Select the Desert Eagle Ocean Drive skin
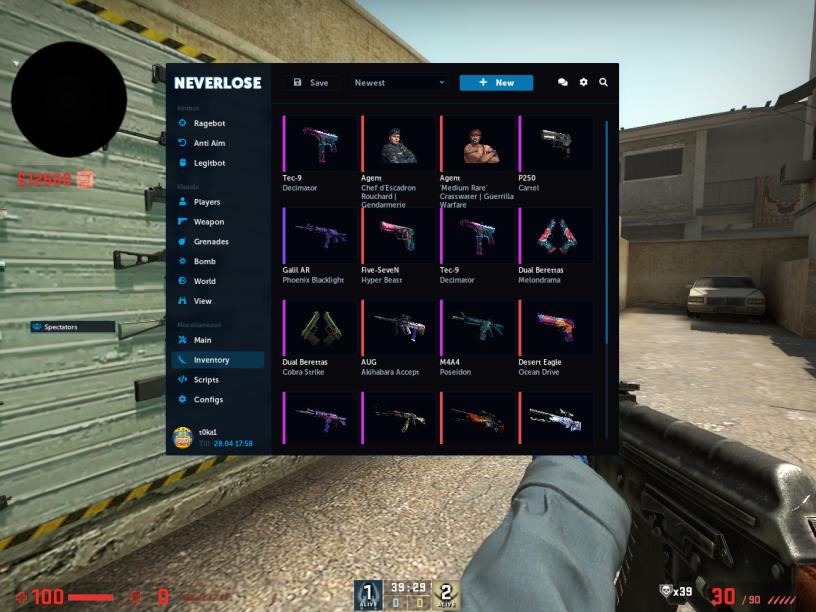The width and height of the screenshot is (816, 612). click(555, 327)
